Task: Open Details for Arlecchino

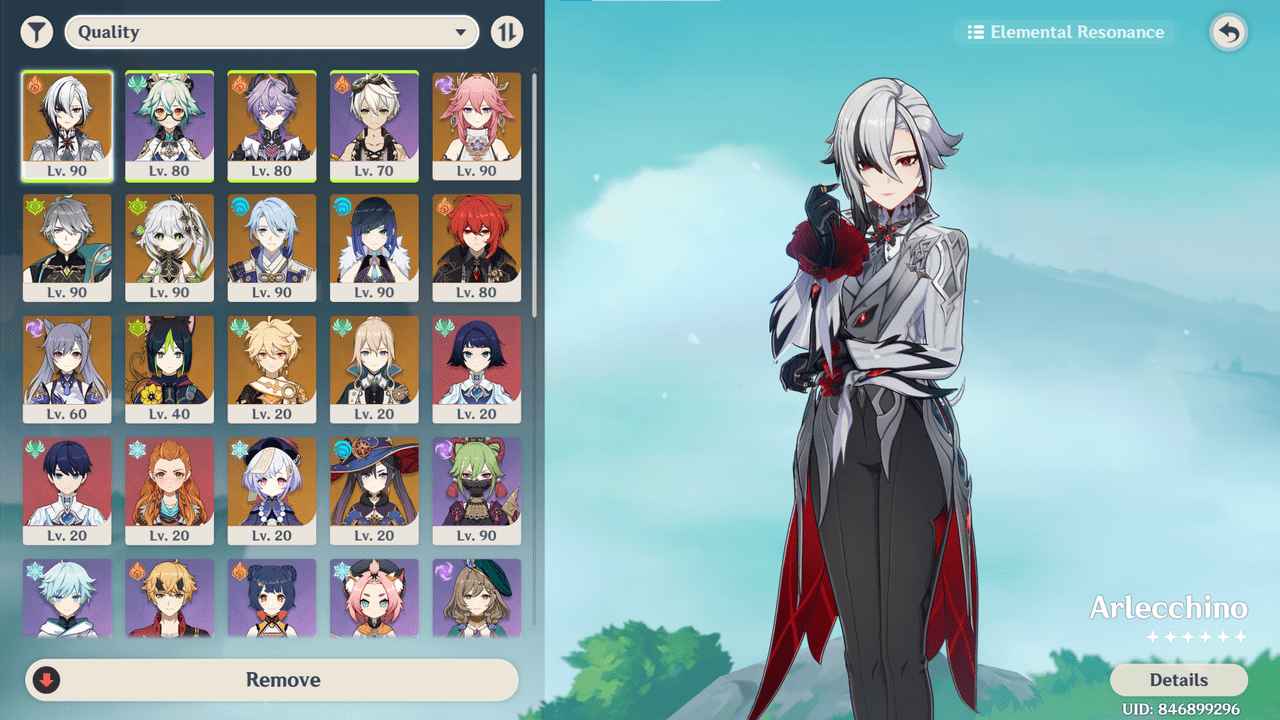Action: point(1178,680)
